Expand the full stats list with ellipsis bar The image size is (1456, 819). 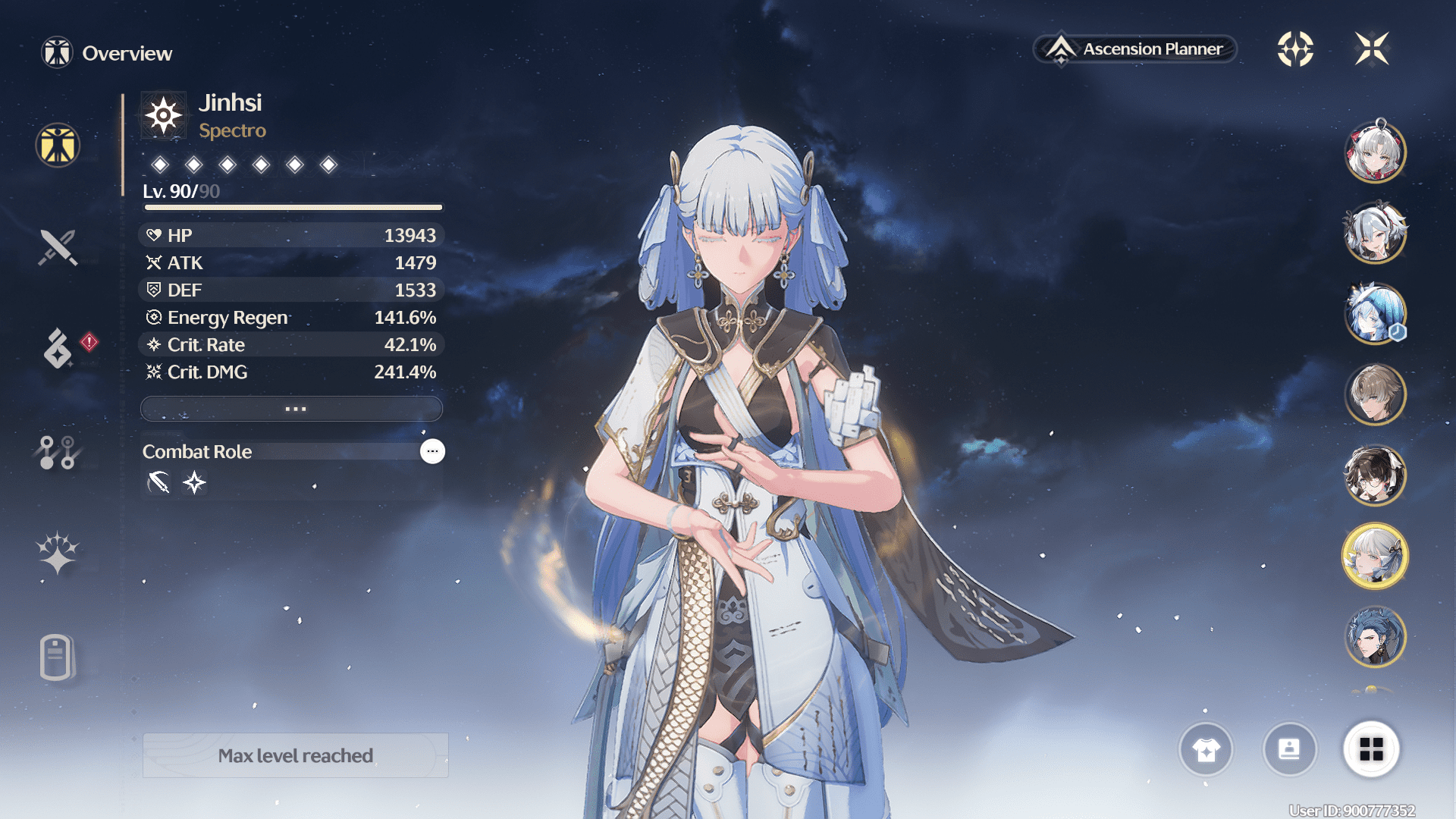click(x=292, y=409)
